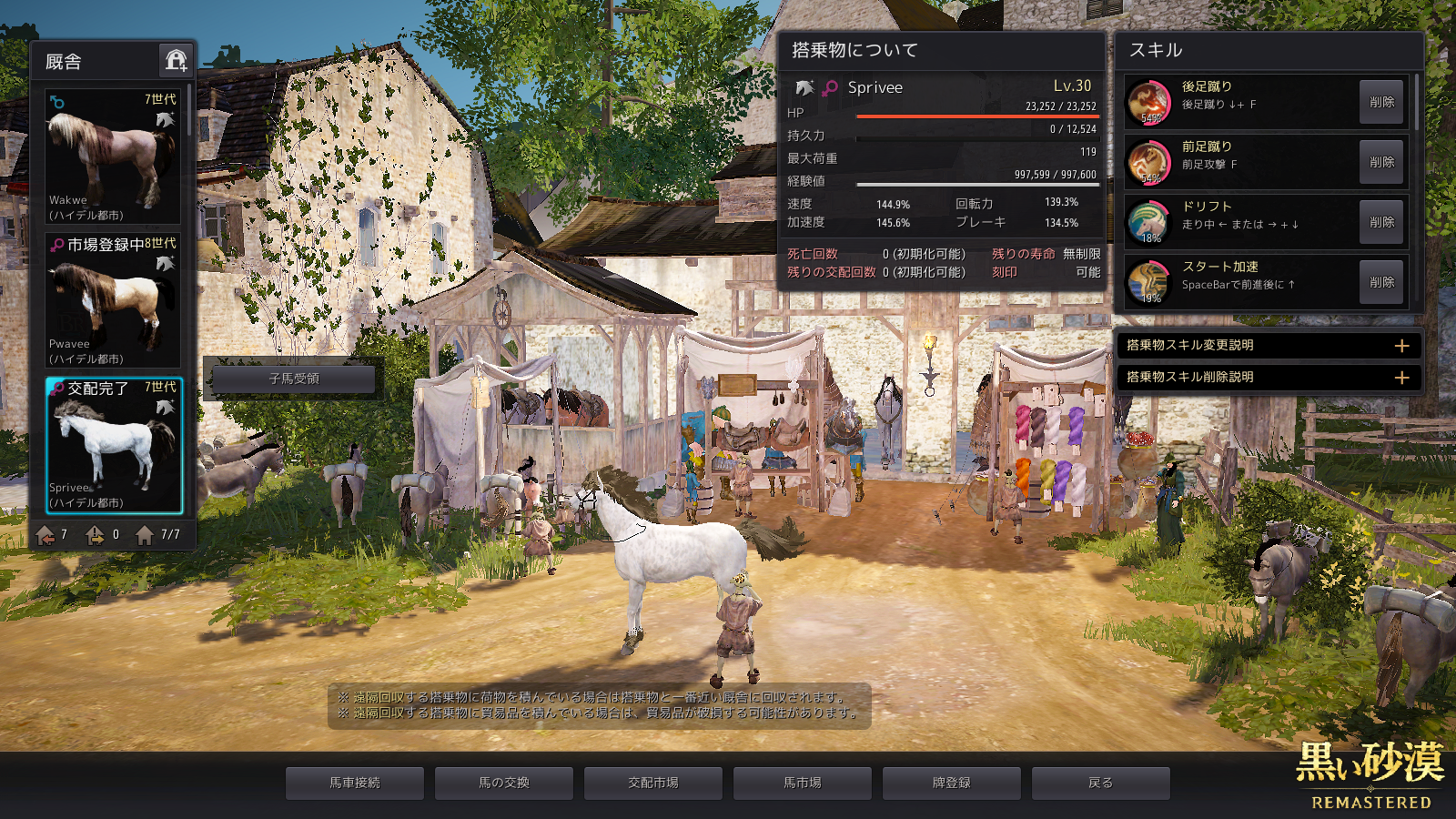Screen dimensions: 1456x819
Task: Delete the スタート加速 skill
Action: click(1380, 282)
